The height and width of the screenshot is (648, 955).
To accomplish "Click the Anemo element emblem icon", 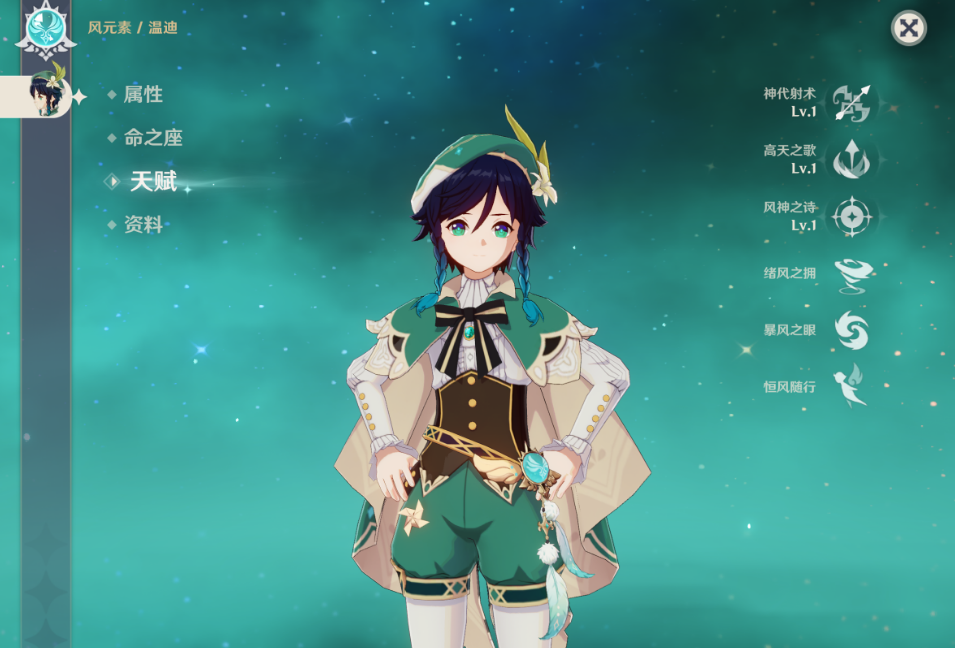I will click(x=45, y=28).
